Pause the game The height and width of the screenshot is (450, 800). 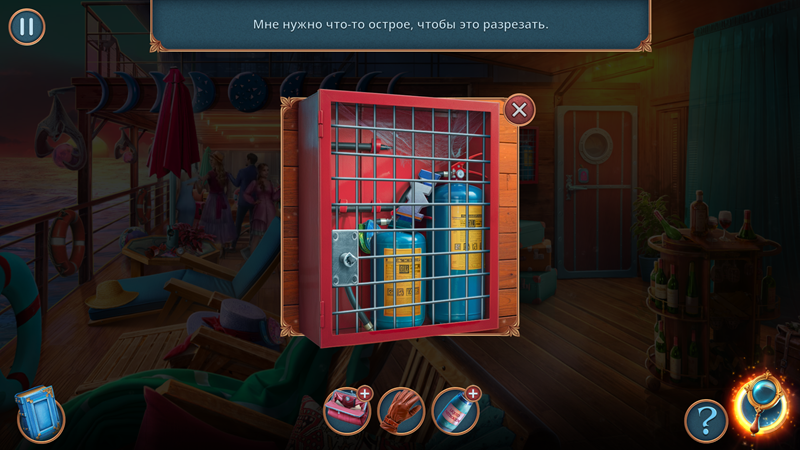27,26
